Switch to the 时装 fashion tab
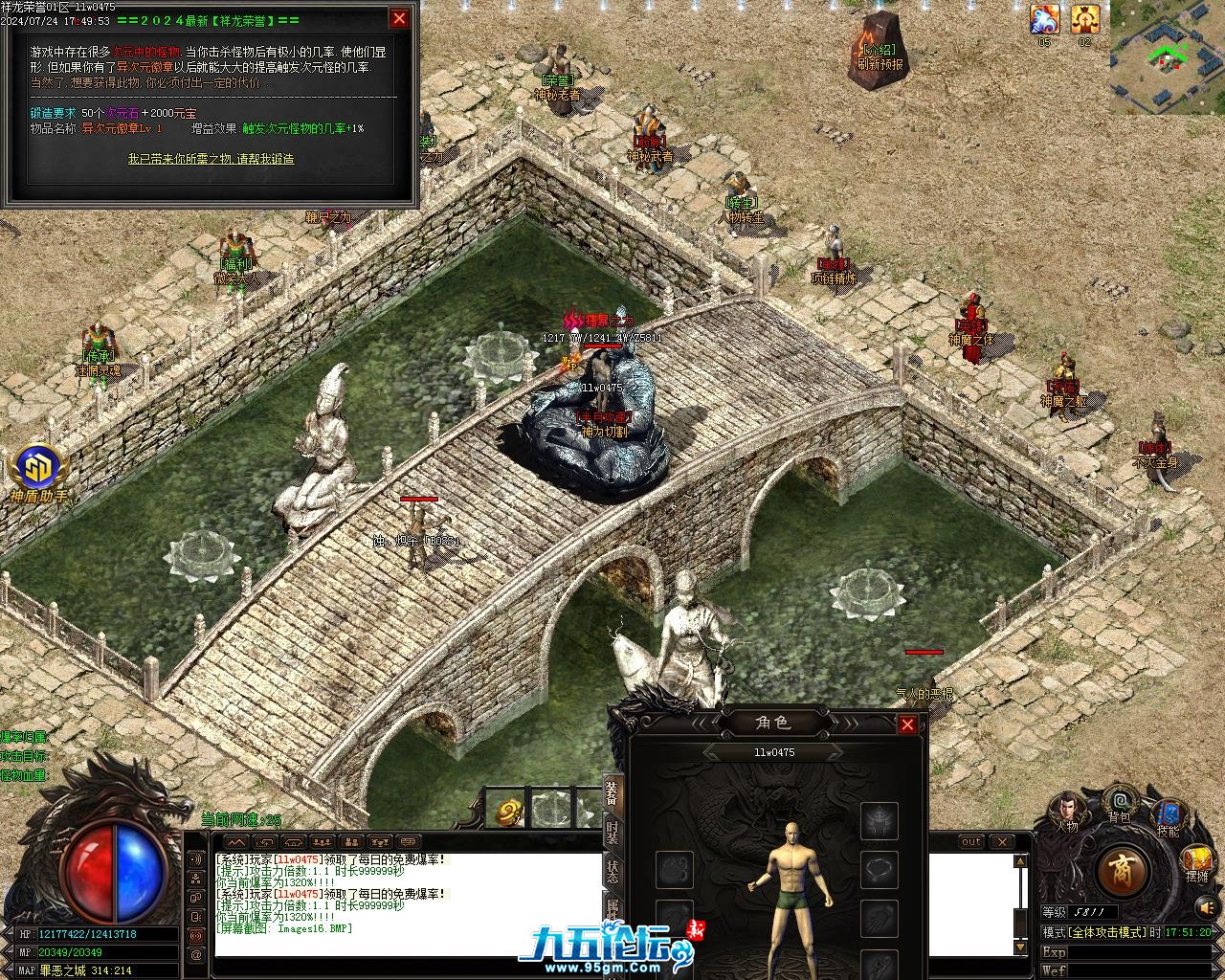1225x980 pixels. (x=612, y=832)
